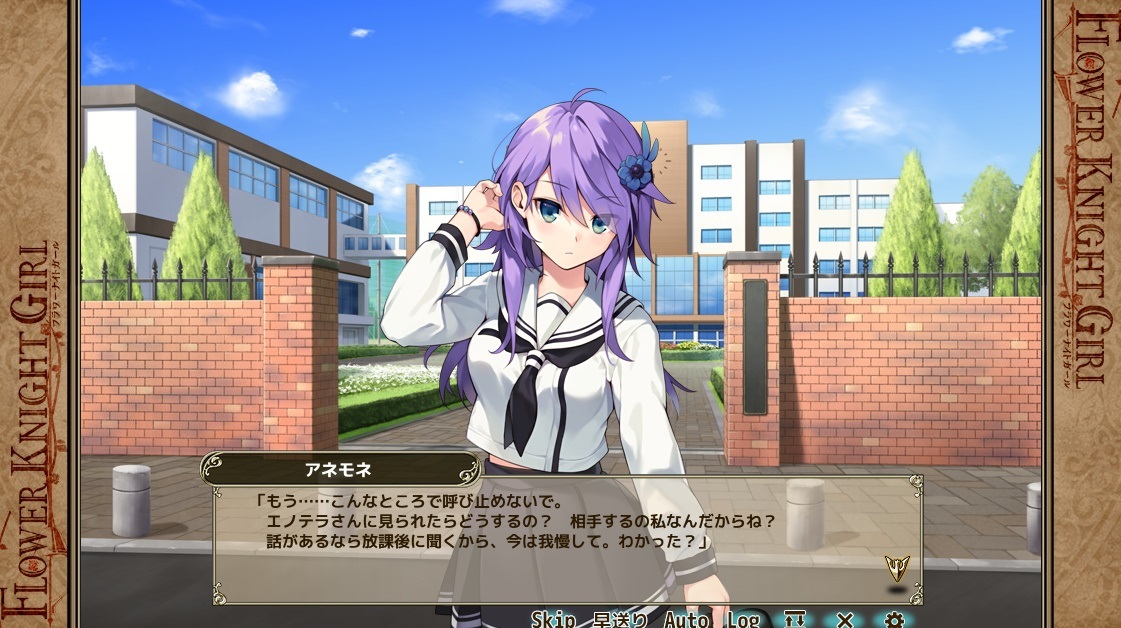This screenshot has width=1121, height=628.
Task: Advance dialogue with the golden arrow indicator
Action: click(896, 569)
